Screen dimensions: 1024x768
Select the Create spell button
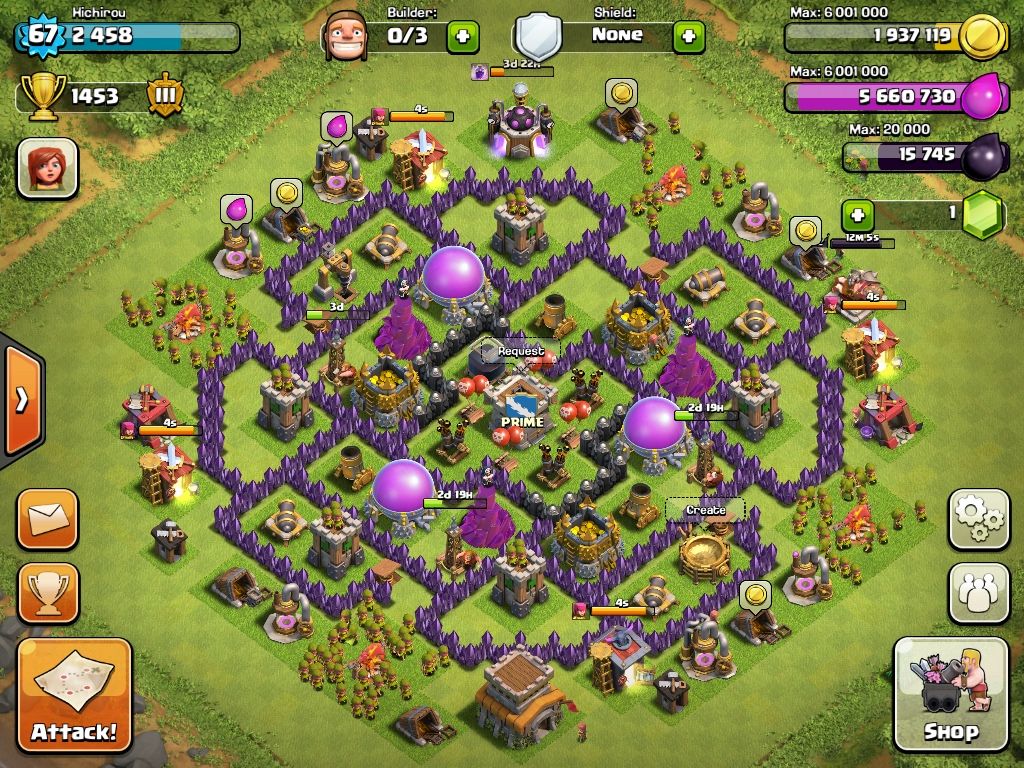[x=705, y=510]
